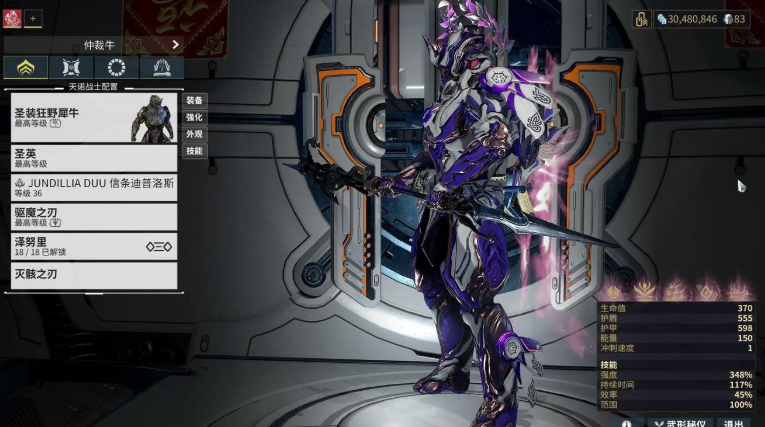Select the 驱魔之刃 weapon slot

[94, 217]
